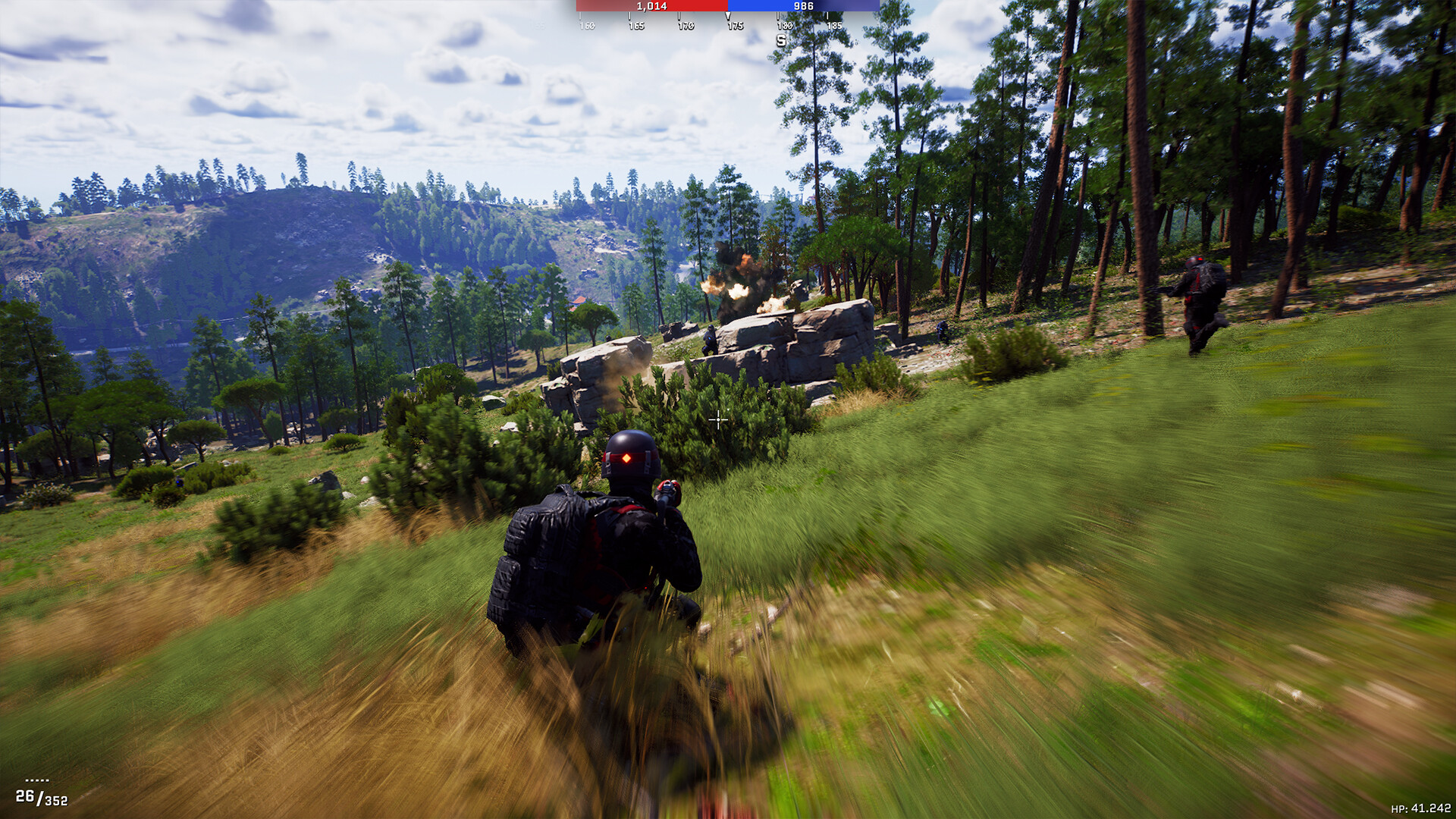The height and width of the screenshot is (819, 1456).
Task: Click the white heading marker on the compass
Action: pyautogui.click(x=727, y=14)
